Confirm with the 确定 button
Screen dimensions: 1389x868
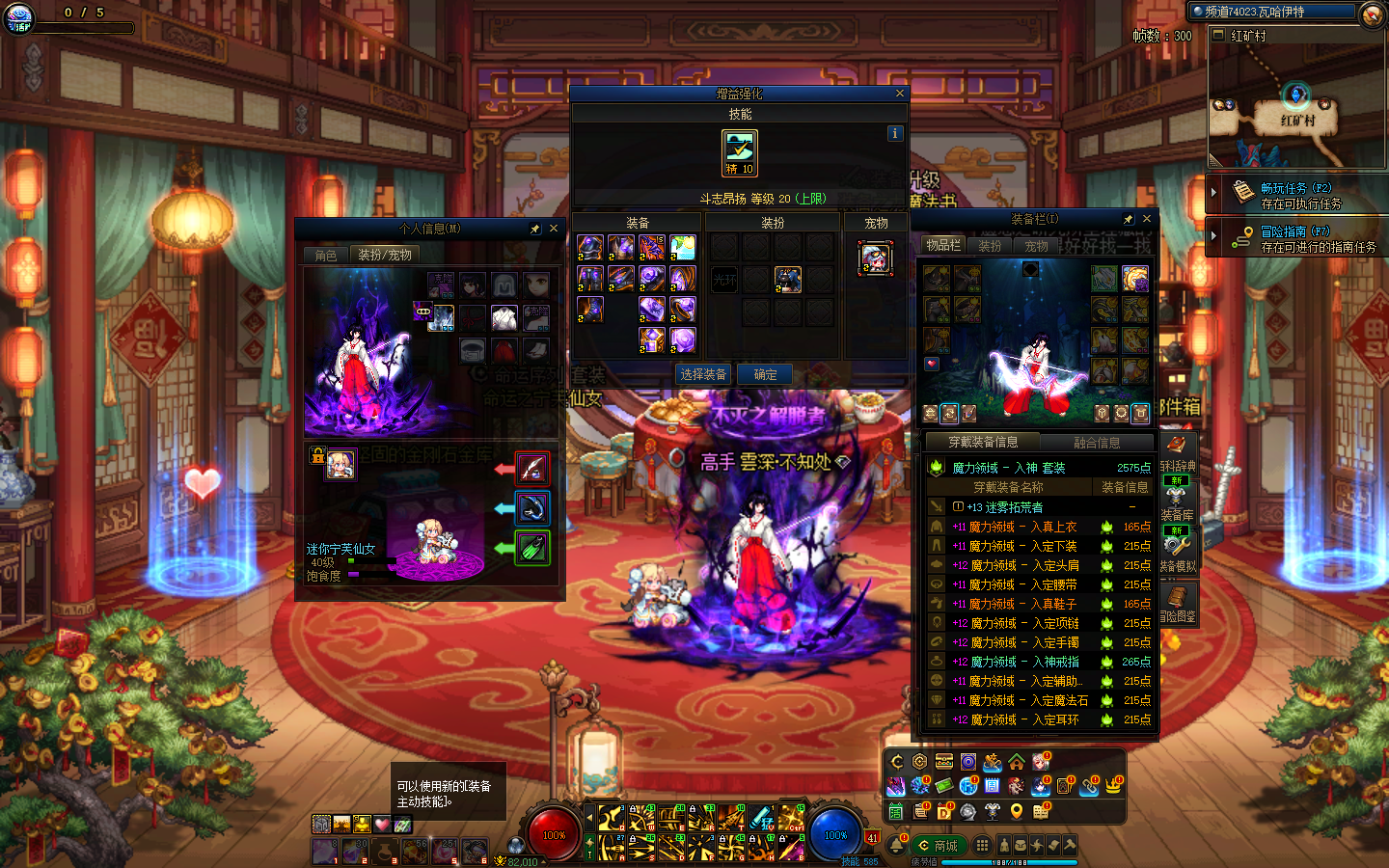765,374
